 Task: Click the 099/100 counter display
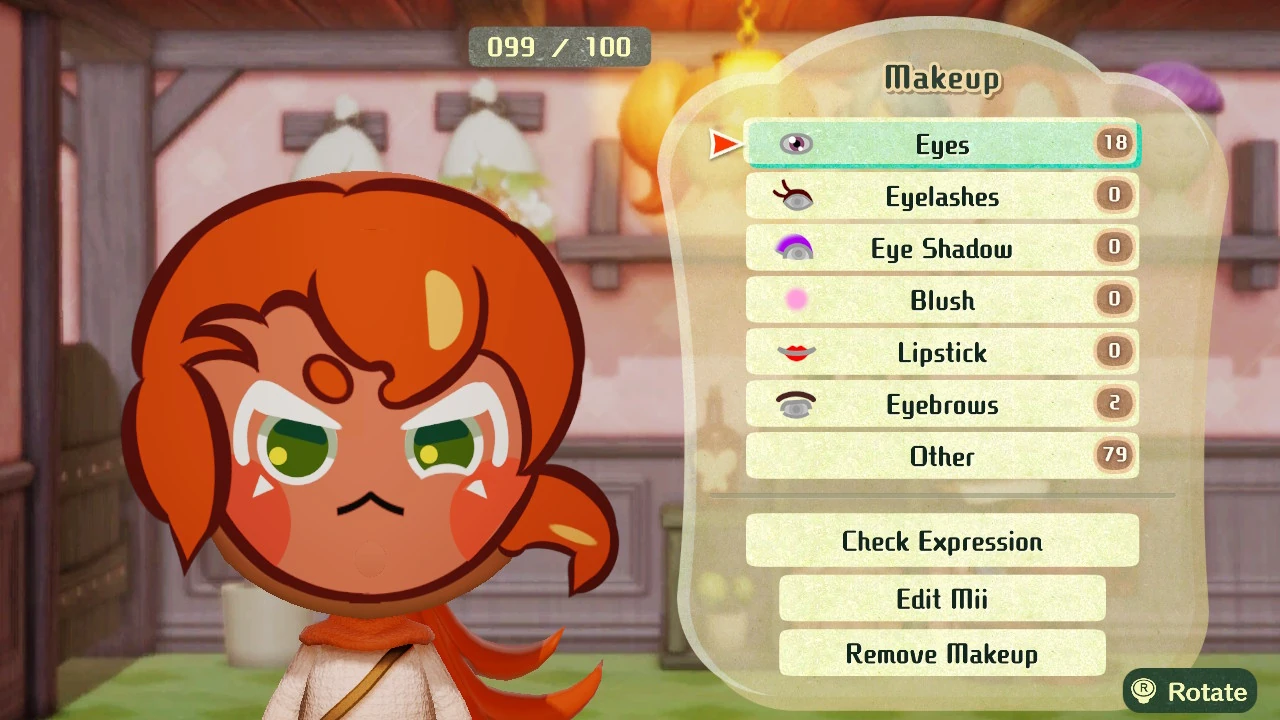(x=559, y=46)
